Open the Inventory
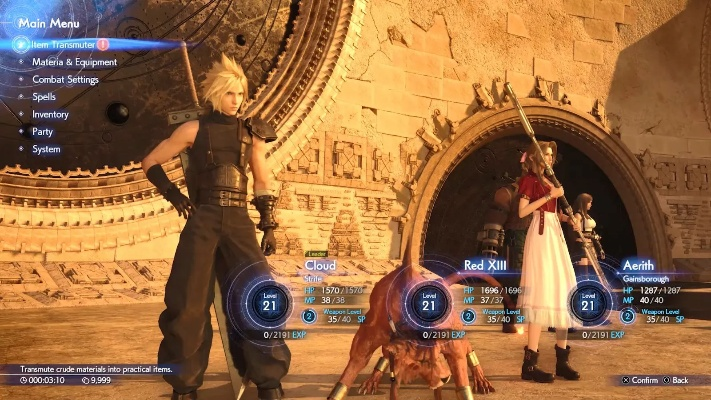711x400 pixels. pyautogui.click(x=50, y=114)
